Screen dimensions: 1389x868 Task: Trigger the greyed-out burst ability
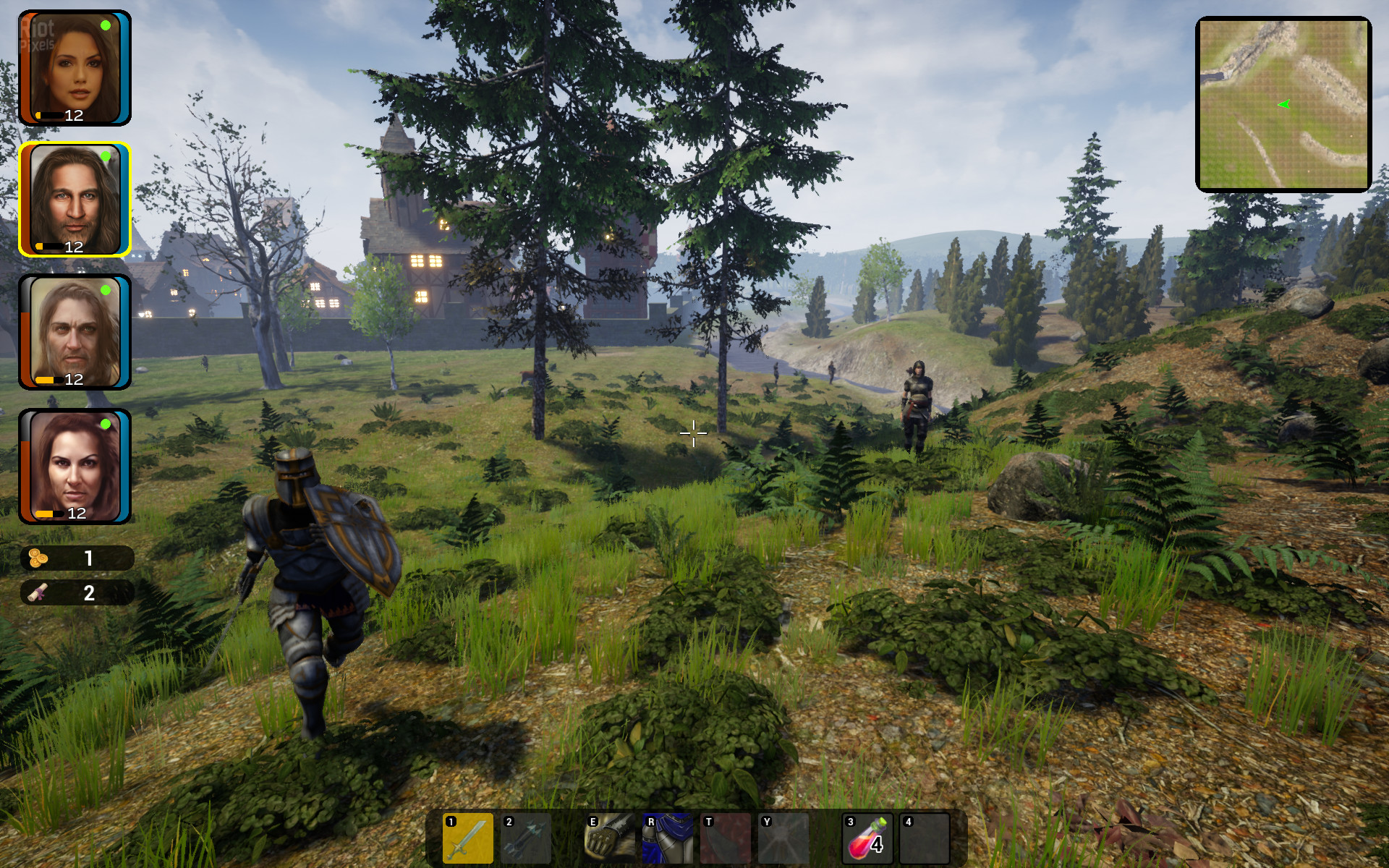click(783, 838)
